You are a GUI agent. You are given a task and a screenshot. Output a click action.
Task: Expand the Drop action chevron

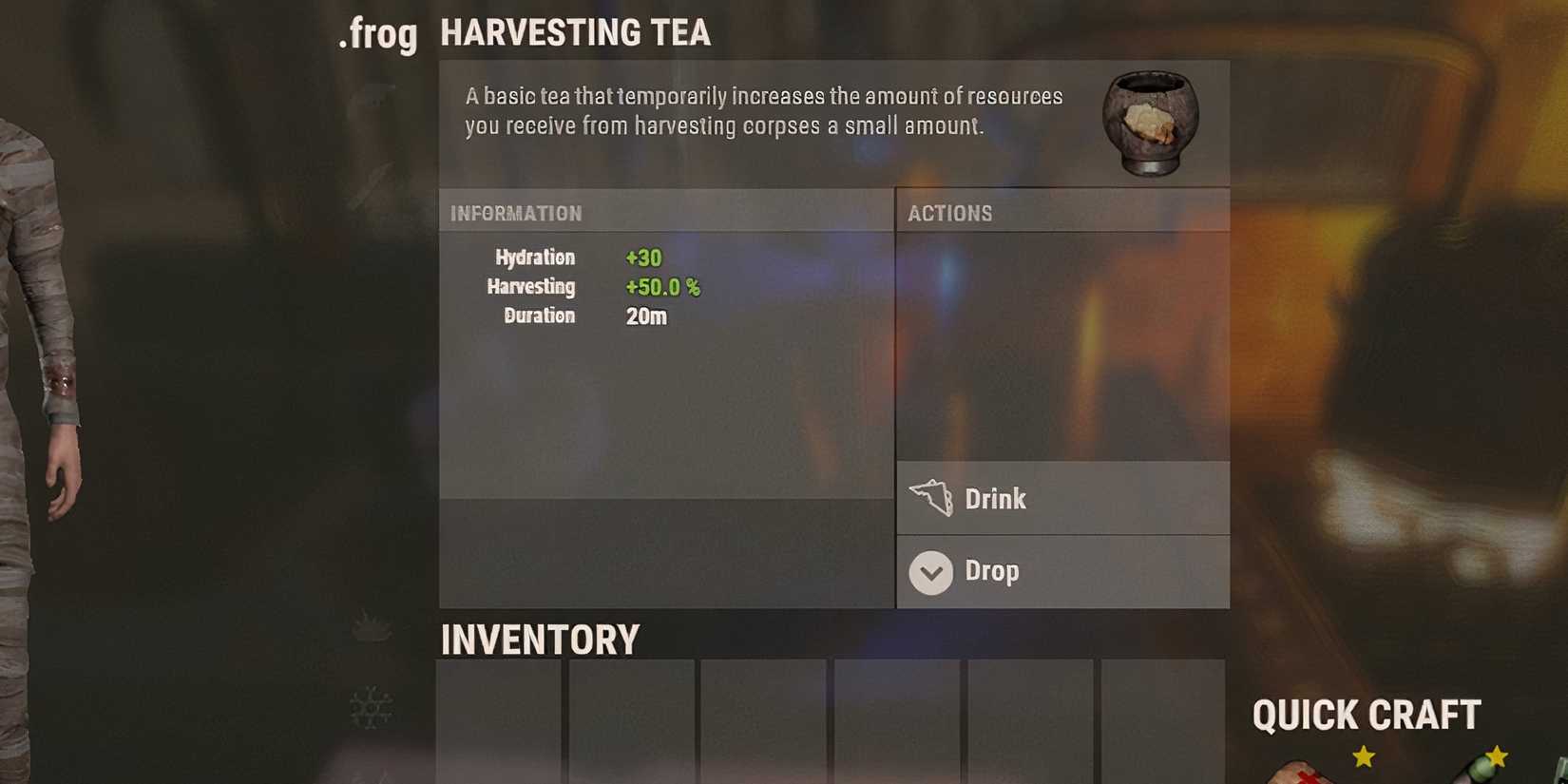(930, 573)
